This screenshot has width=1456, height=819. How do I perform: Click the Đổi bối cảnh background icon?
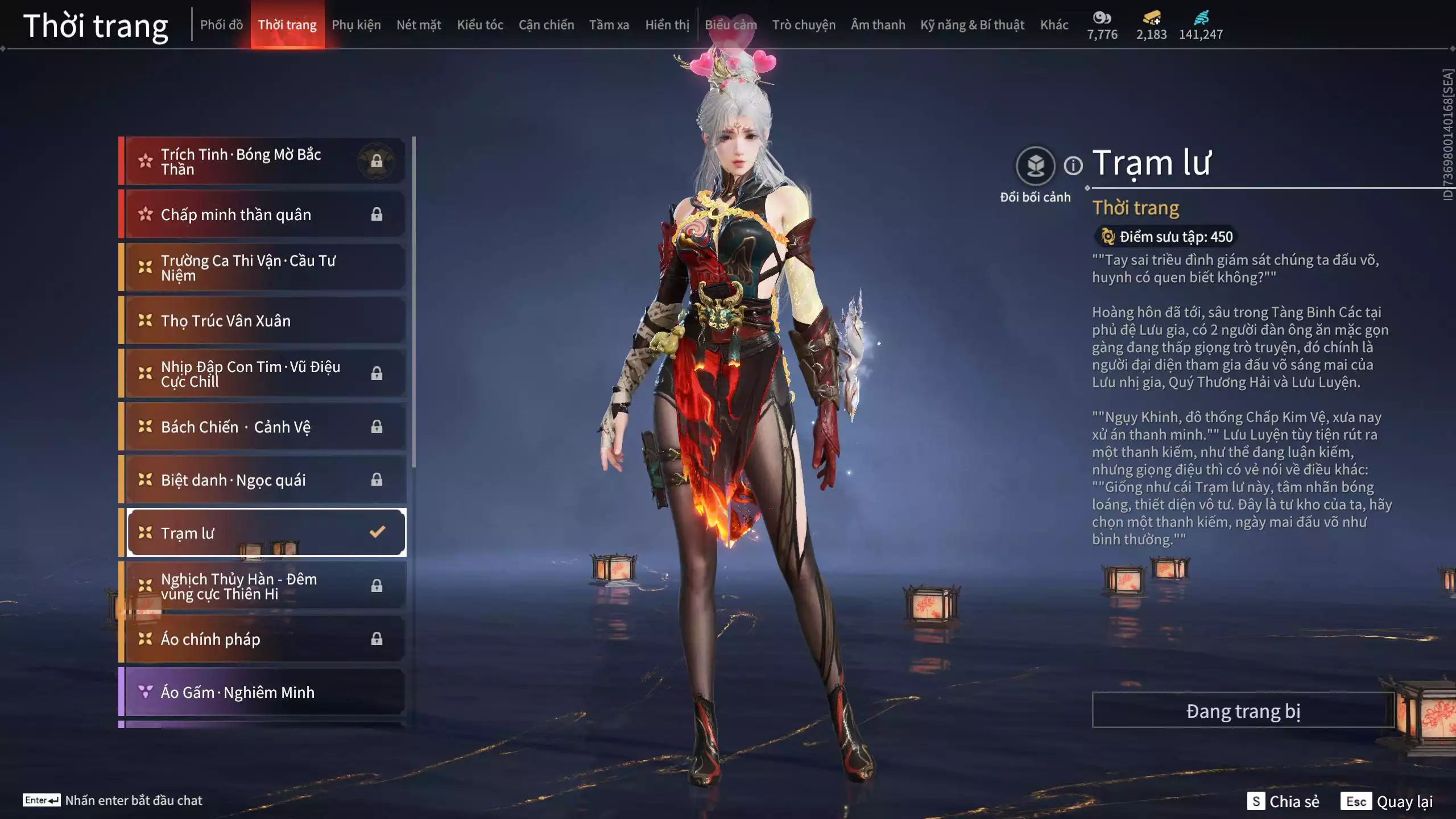(x=1035, y=167)
